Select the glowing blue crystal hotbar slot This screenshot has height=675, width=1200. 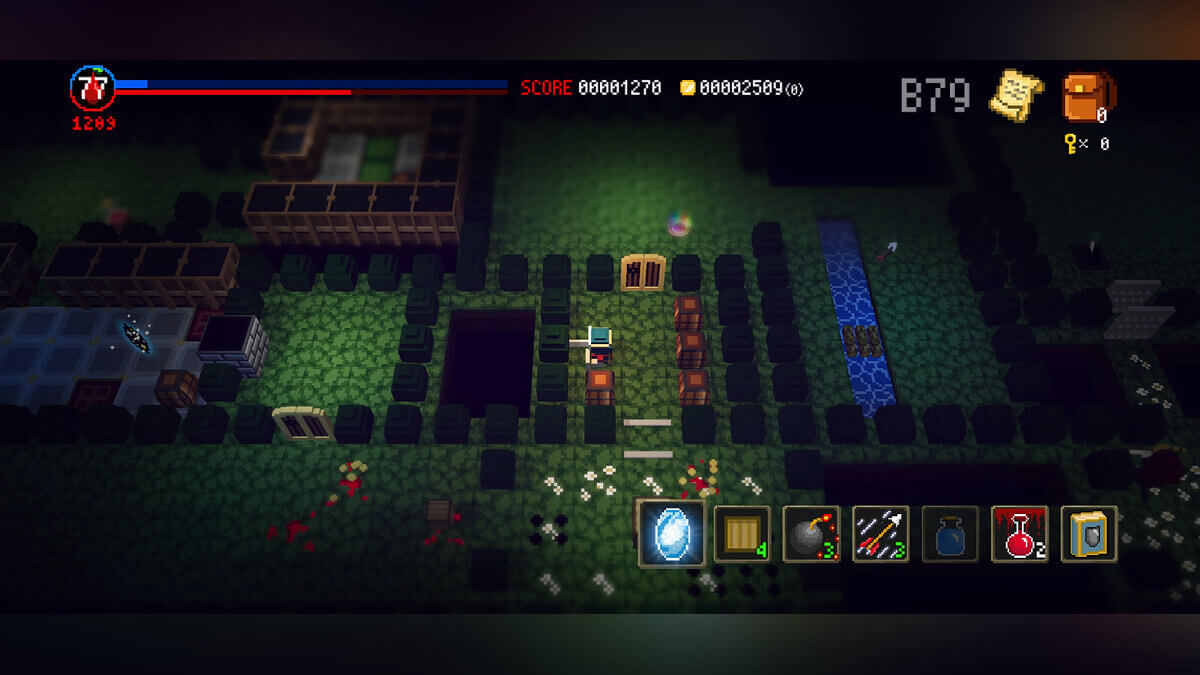tap(672, 533)
